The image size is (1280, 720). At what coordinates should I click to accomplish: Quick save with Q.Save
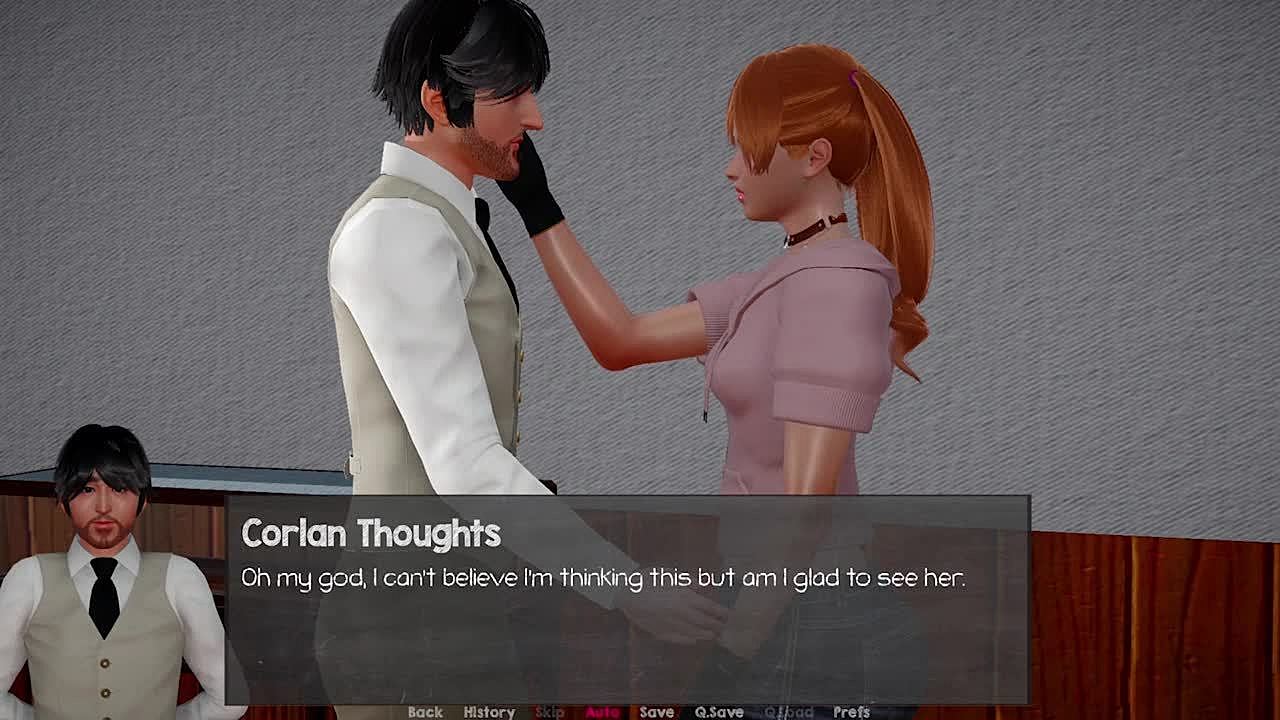point(719,712)
